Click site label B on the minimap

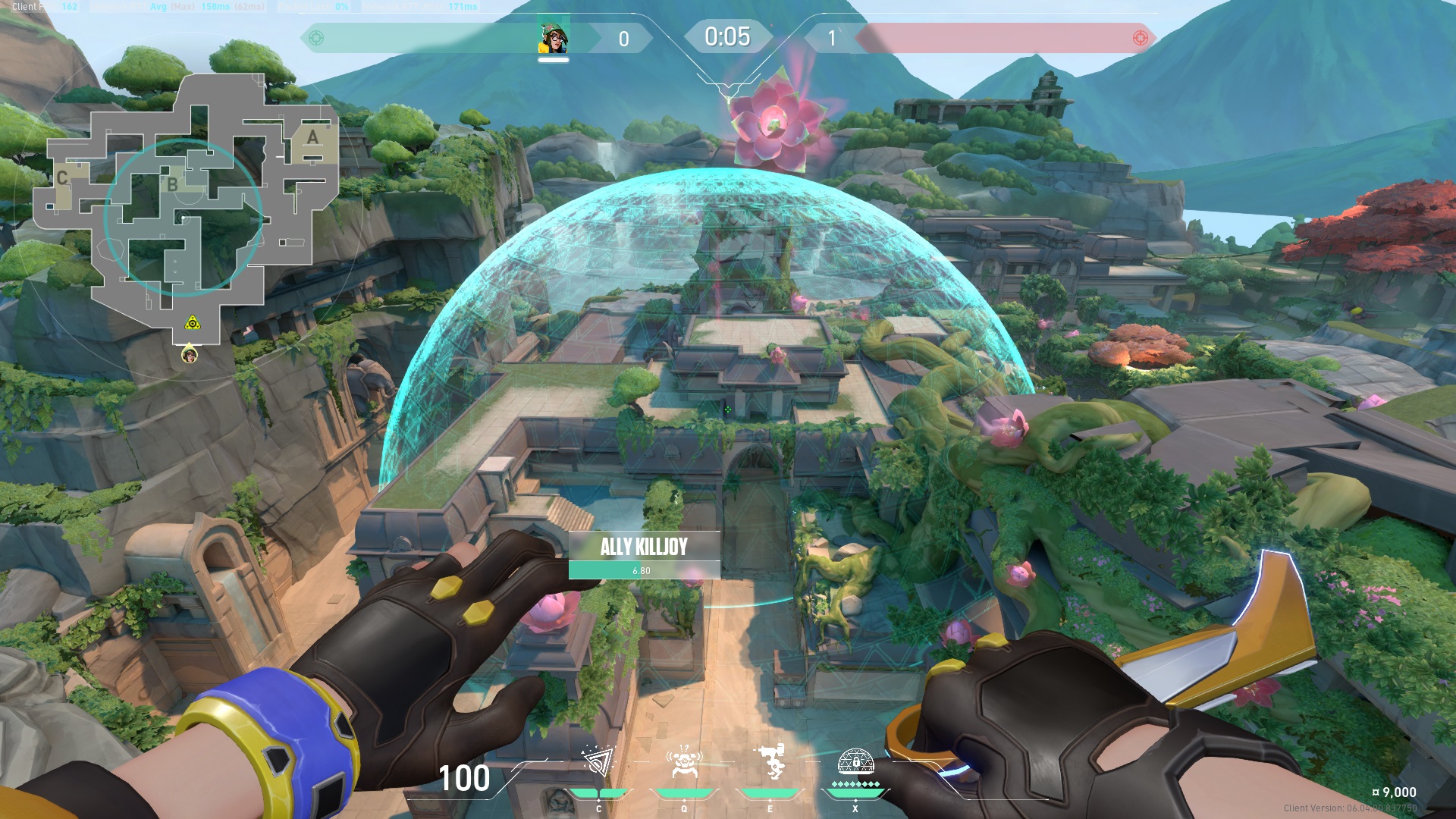(x=173, y=184)
